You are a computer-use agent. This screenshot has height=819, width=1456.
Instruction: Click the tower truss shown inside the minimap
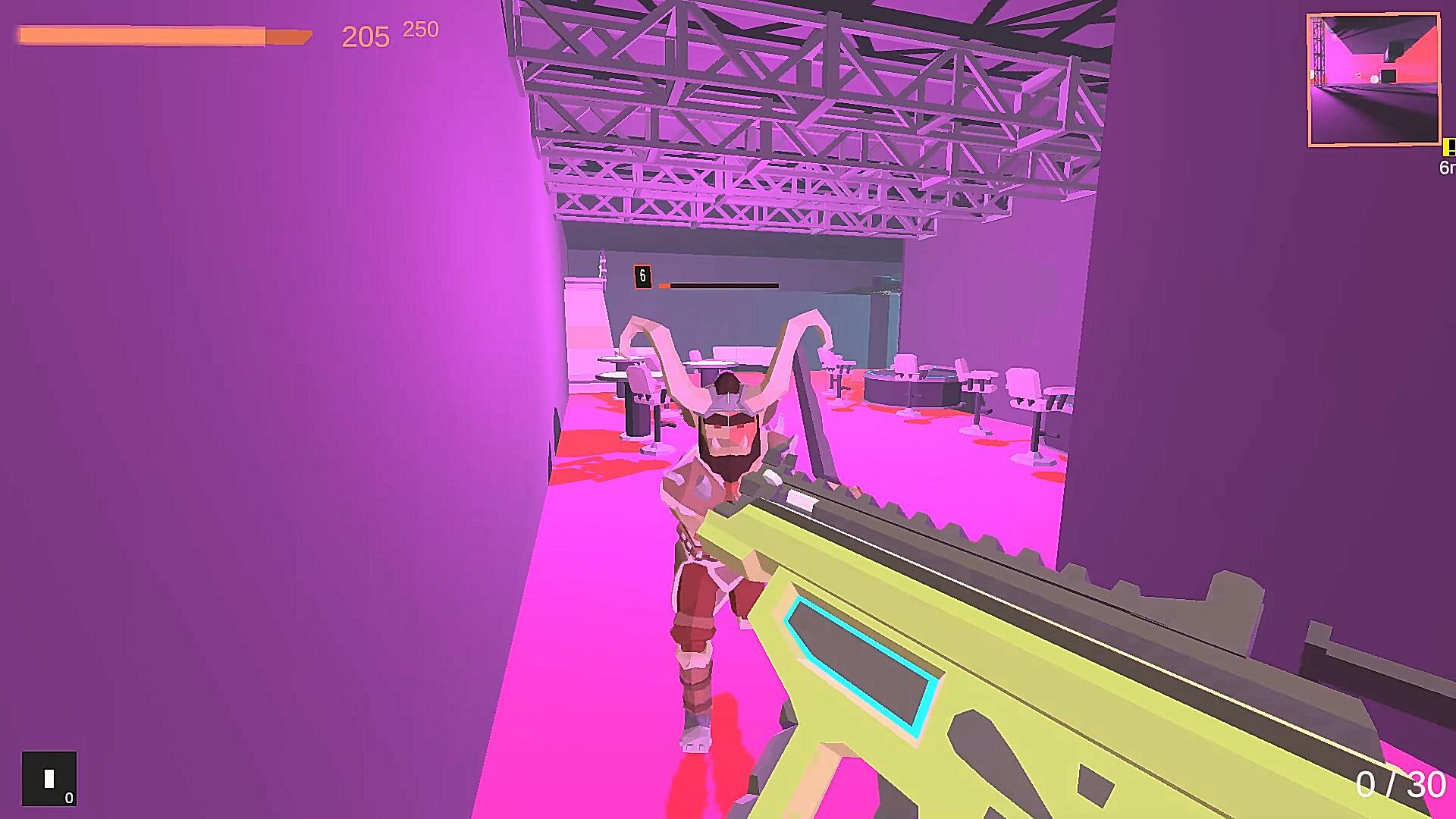pyautogui.click(x=1318, y=53)
